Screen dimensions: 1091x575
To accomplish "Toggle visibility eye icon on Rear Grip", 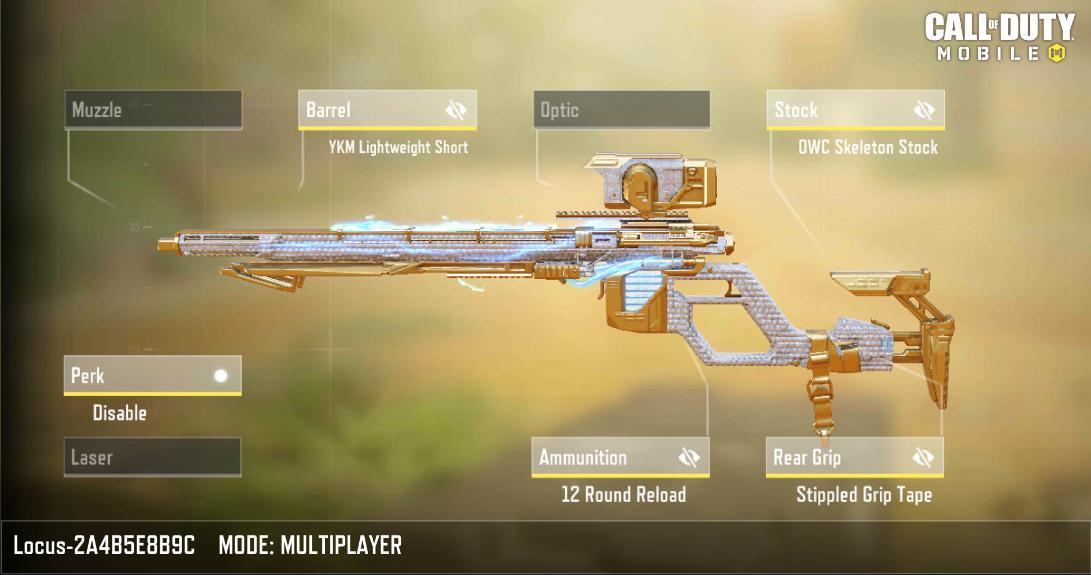I will point(923,458).
